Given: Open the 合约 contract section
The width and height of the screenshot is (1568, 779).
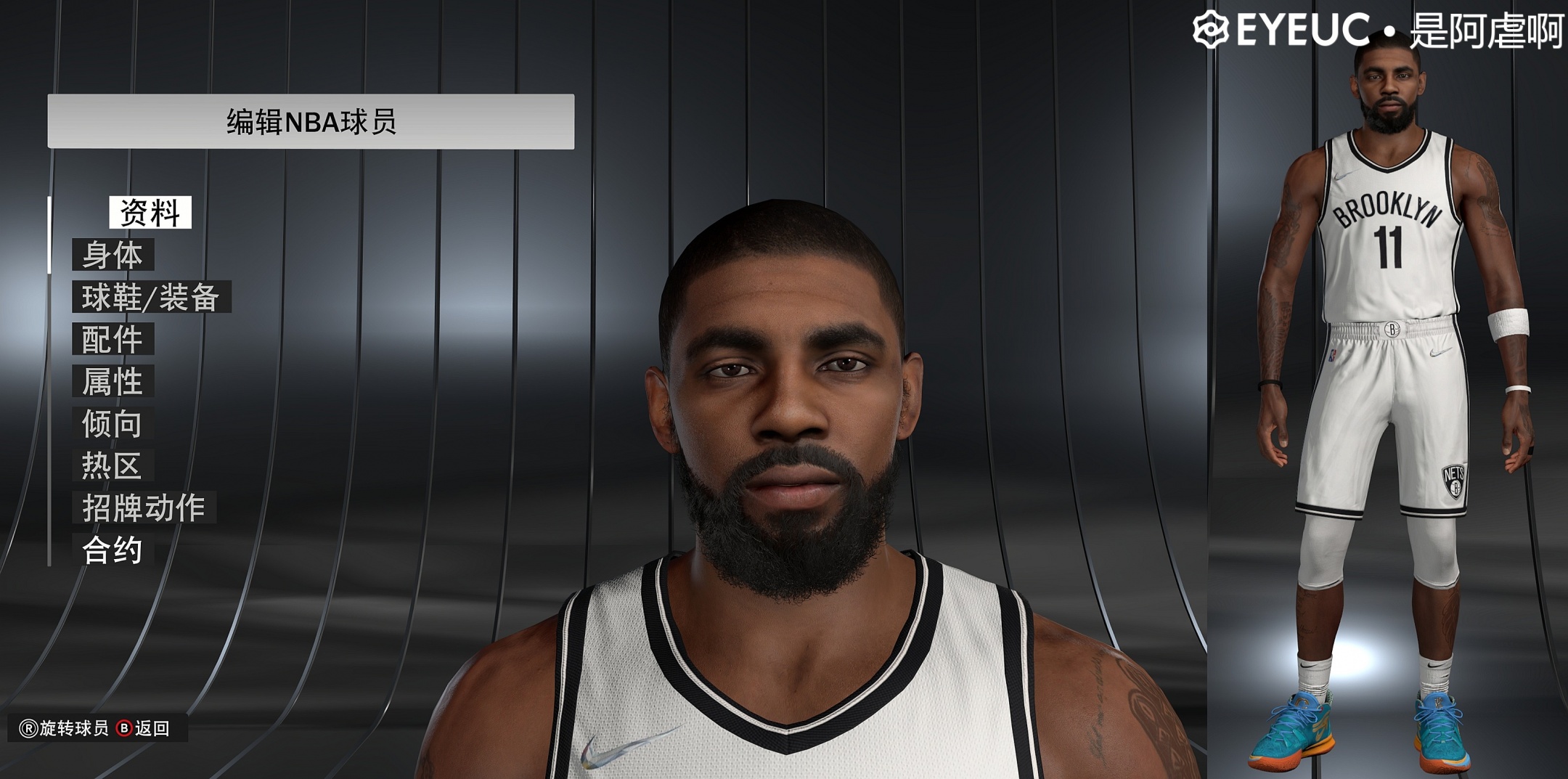Looking at the screenshot, I should tap(114, 550).
